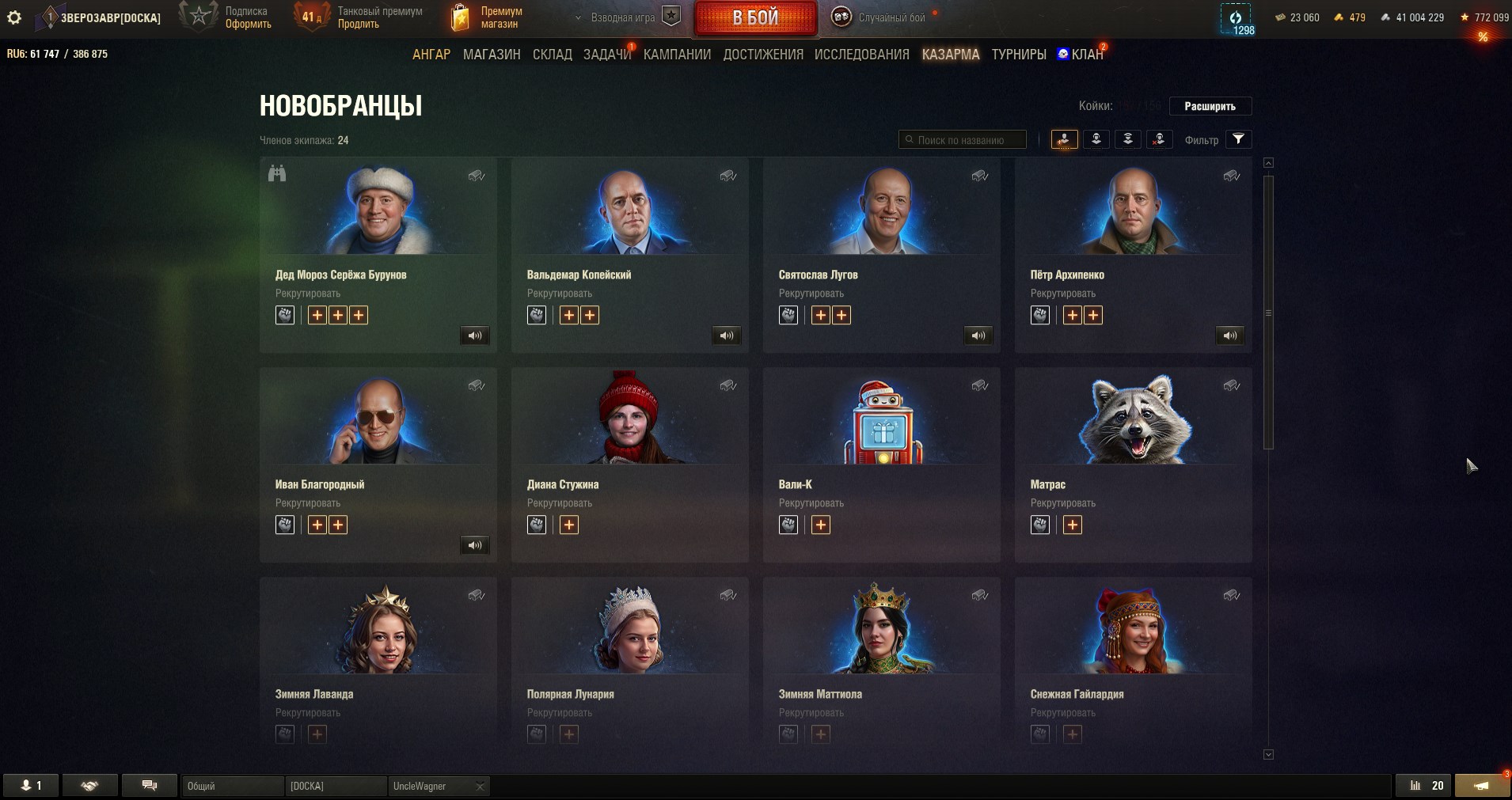The height and width of the screenshot is (800, 1512).
Task: Toggle the dismissed crew filter with red cross
Action: [x=1160, y=139]
